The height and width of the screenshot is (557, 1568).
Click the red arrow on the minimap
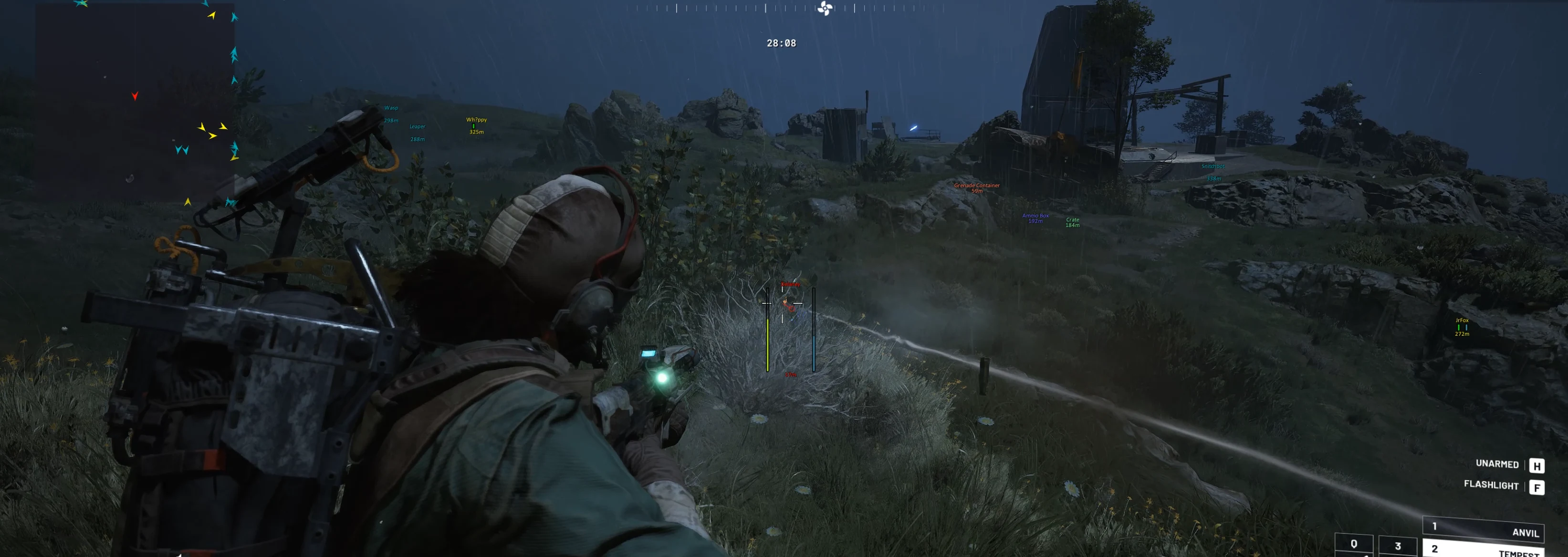pos(135,96)
